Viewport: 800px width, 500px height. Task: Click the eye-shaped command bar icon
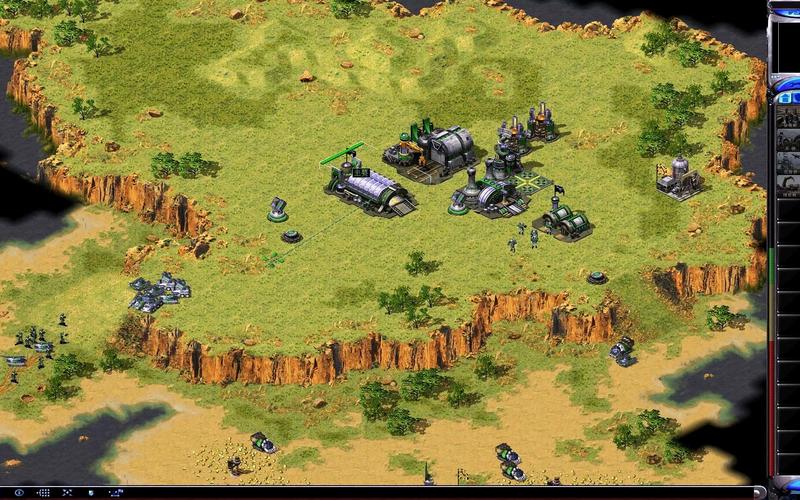[x=18, y=492]
